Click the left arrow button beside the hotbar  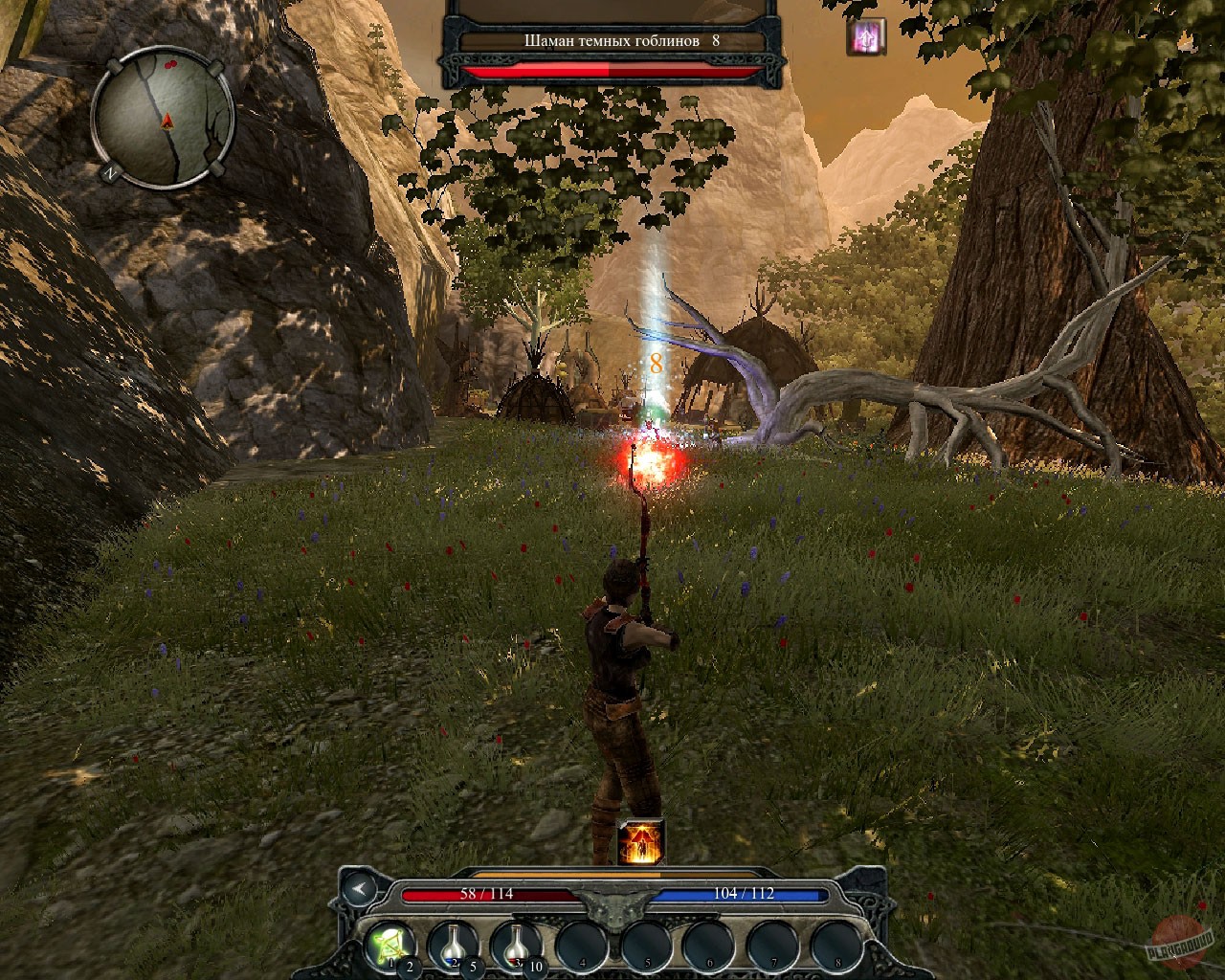[x=360, y=889]
